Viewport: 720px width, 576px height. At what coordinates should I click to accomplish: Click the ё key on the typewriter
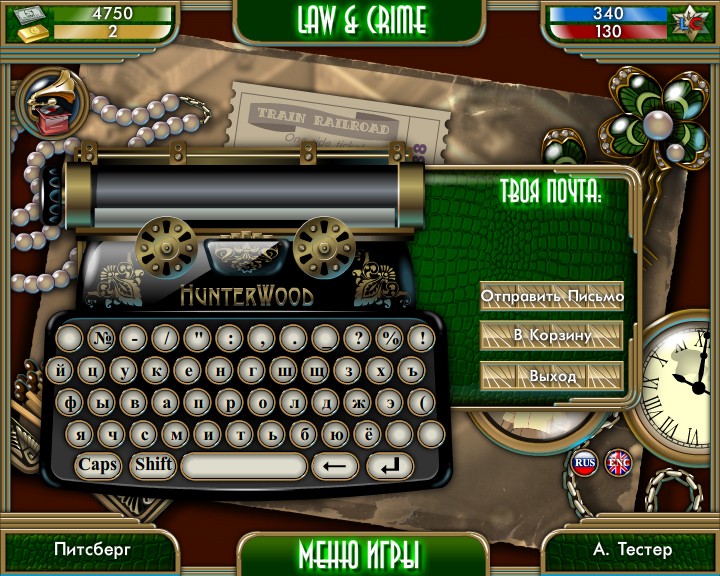(369, 434)
